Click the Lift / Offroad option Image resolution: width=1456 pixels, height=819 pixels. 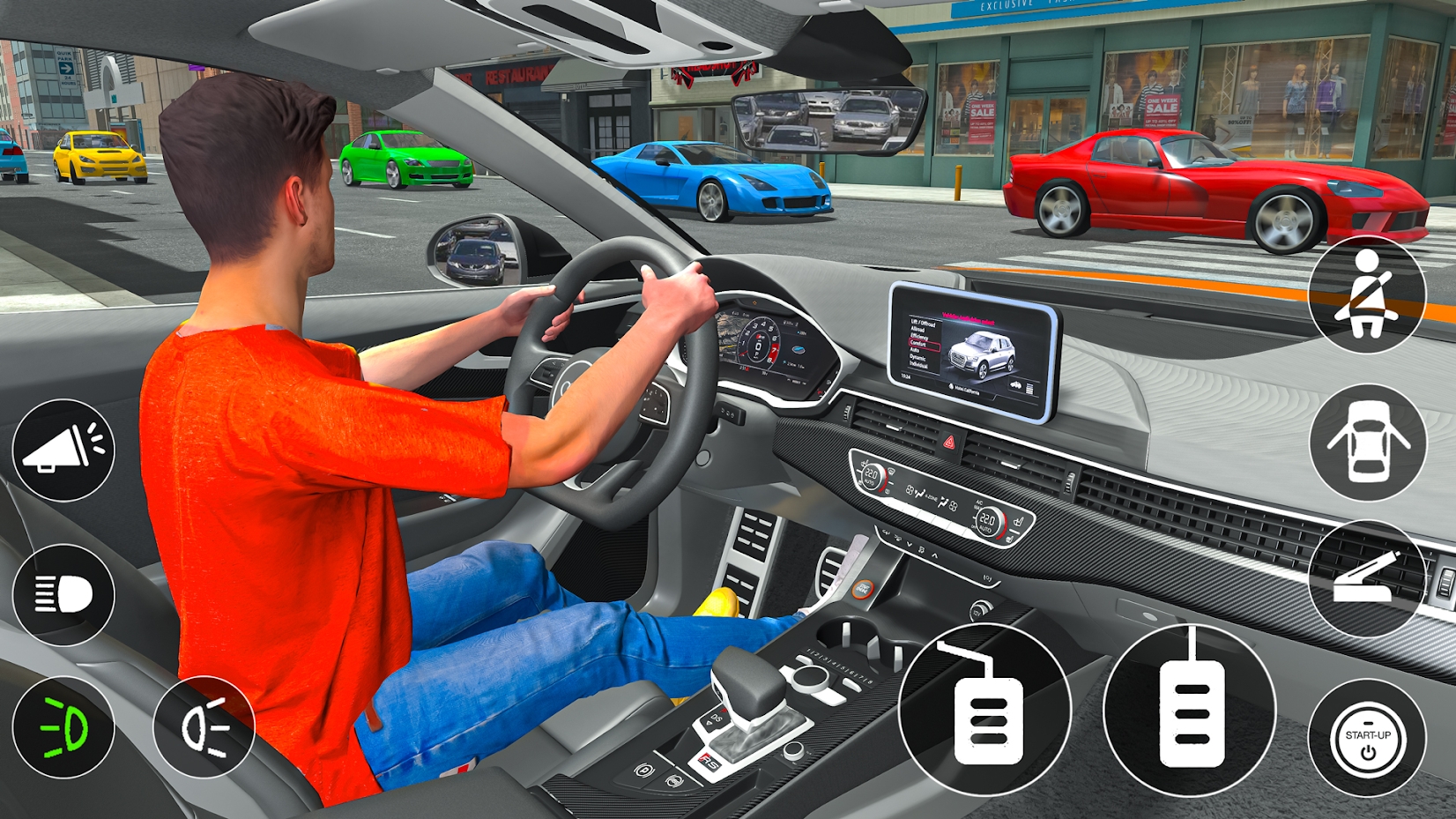[x=924, y=324]
